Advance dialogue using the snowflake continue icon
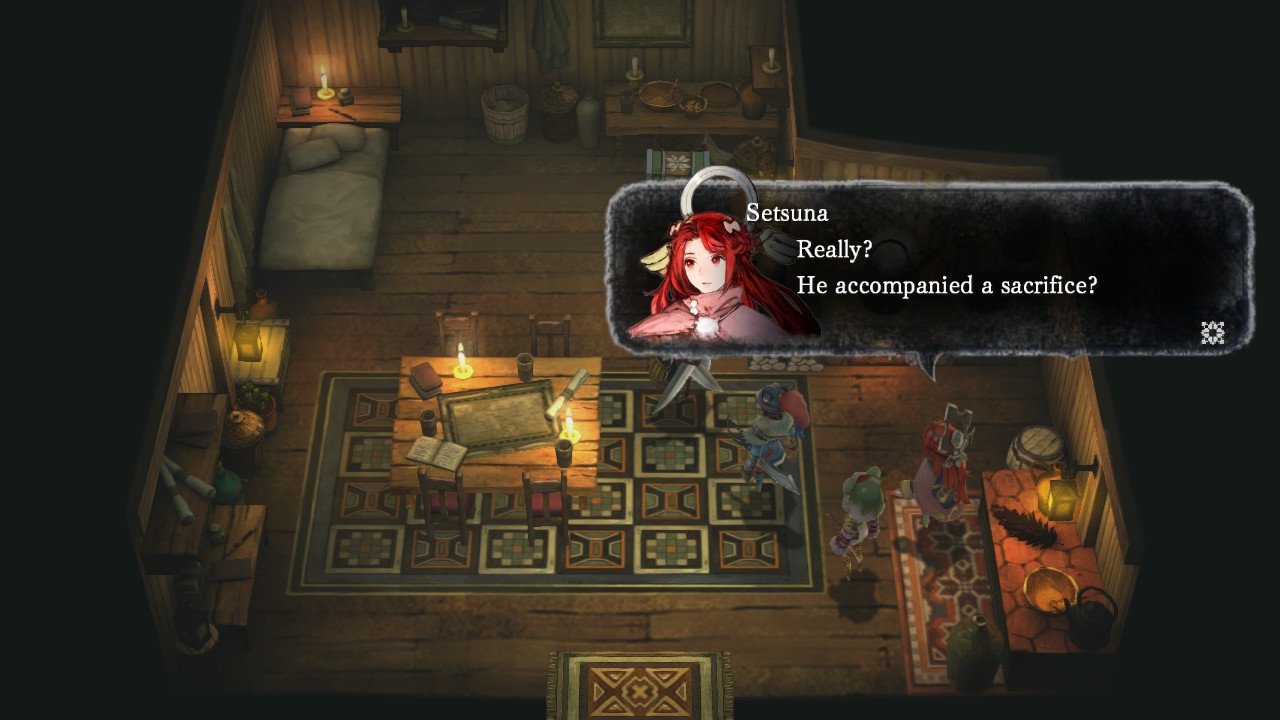Image resolution: width=1280 pixels, height=720 pixels. tap(1212, 333)
